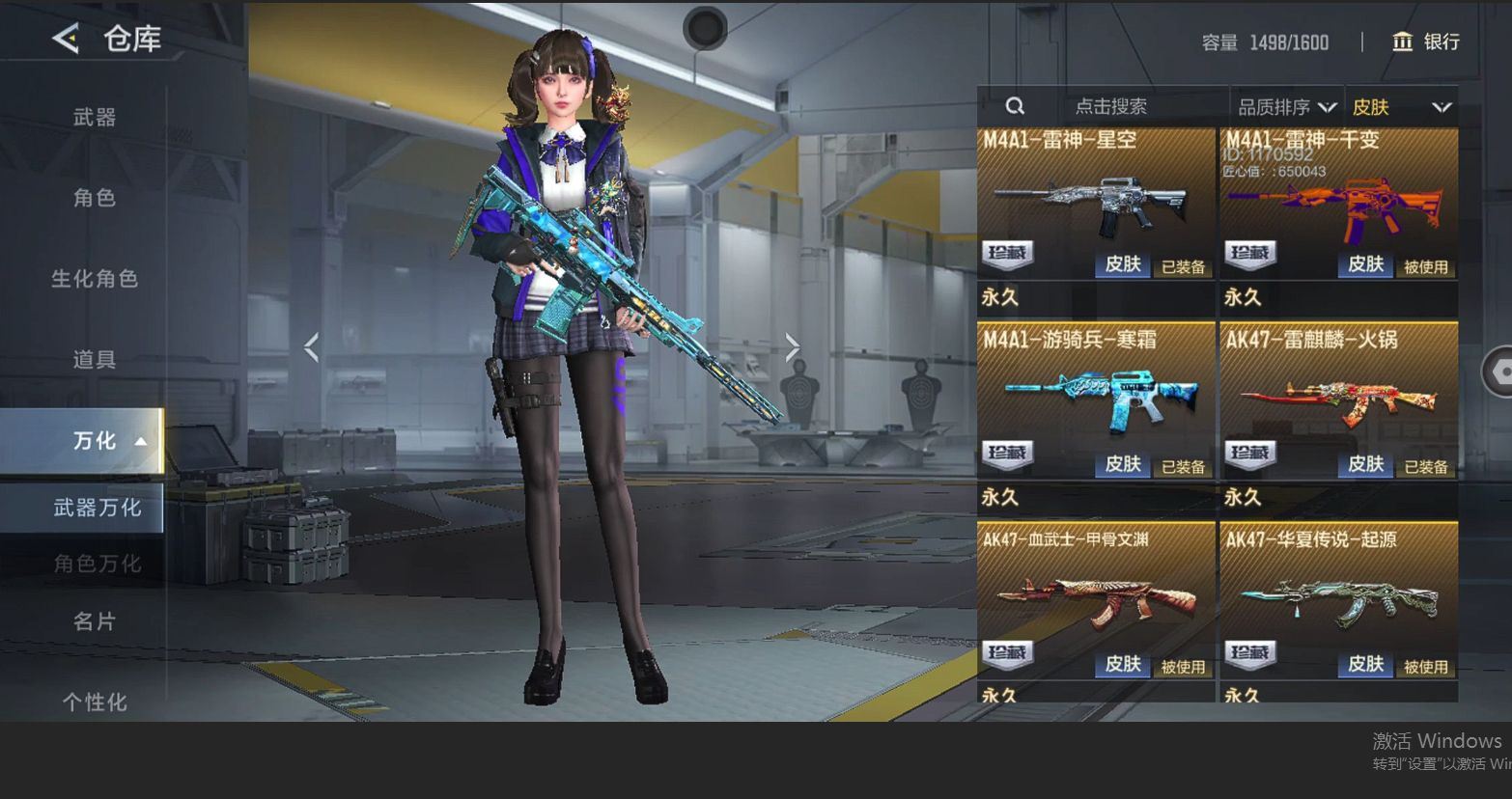The height and width of the screenshot is (799, 1512).
Task: Select the M4A1-雷神-星空 skin
Action: pyautogui.click(x=1096, y=205)
